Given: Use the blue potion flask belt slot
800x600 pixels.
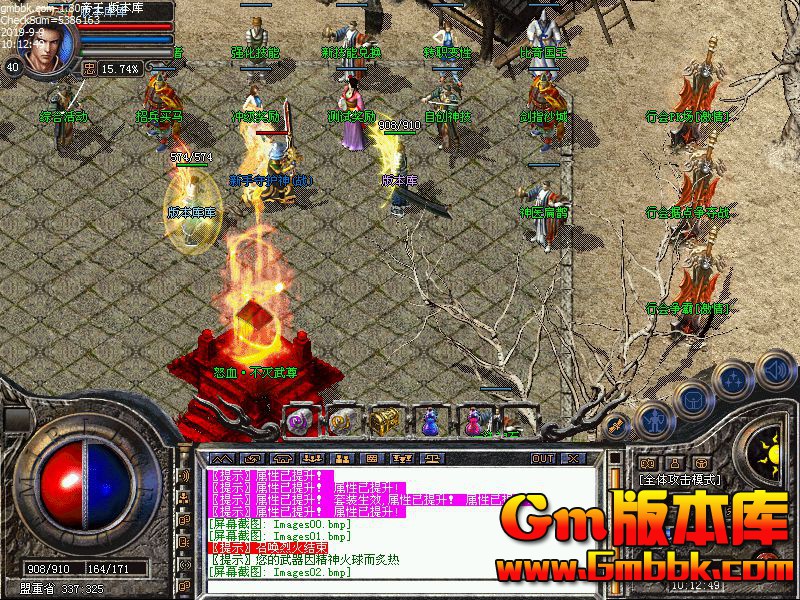Looking at the screenshot, I should 429,421.
